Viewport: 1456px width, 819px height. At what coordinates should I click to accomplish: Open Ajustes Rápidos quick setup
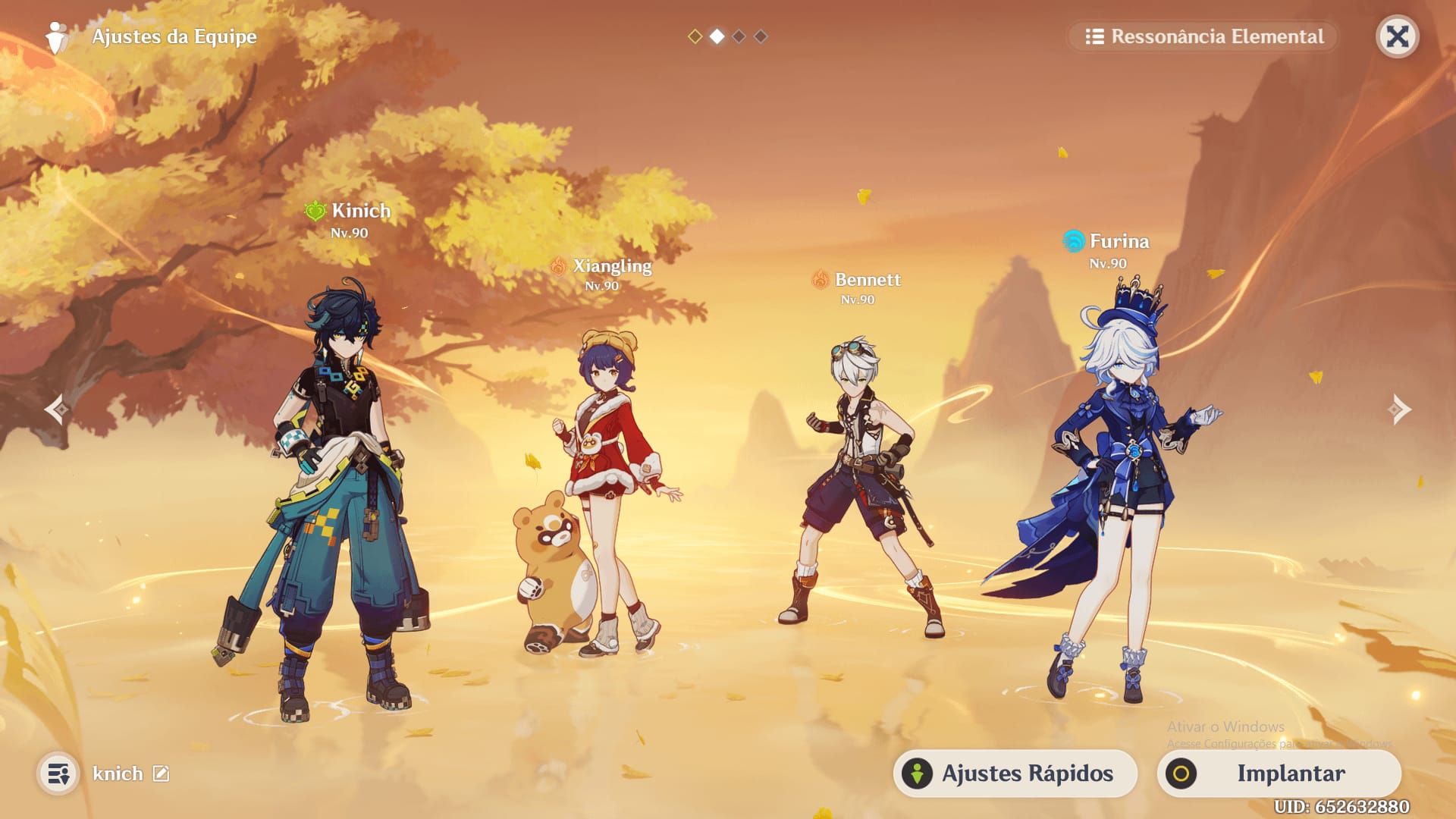pos(1015,773)
